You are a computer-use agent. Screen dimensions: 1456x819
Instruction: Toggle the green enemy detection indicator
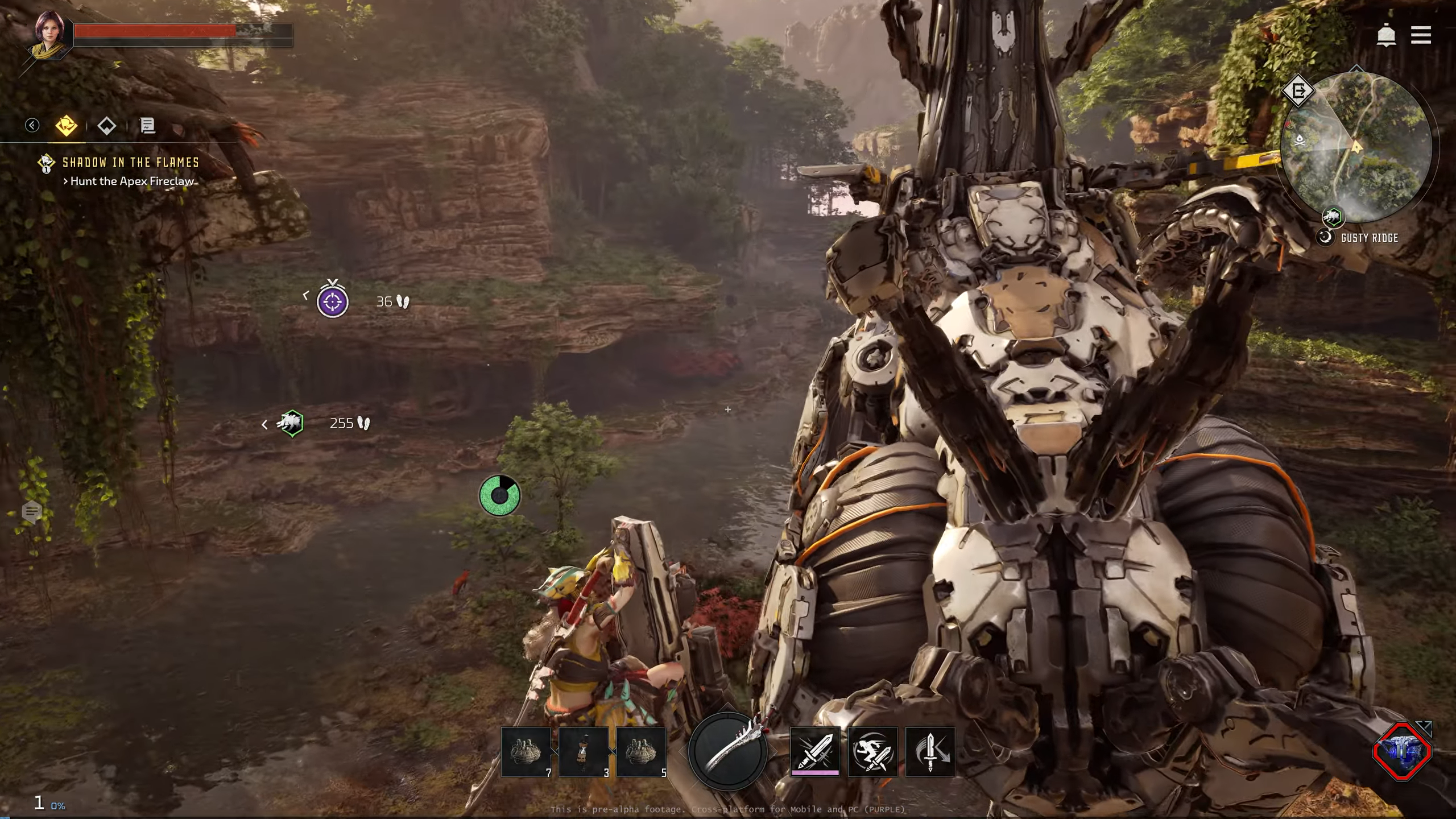coord(499,495)
